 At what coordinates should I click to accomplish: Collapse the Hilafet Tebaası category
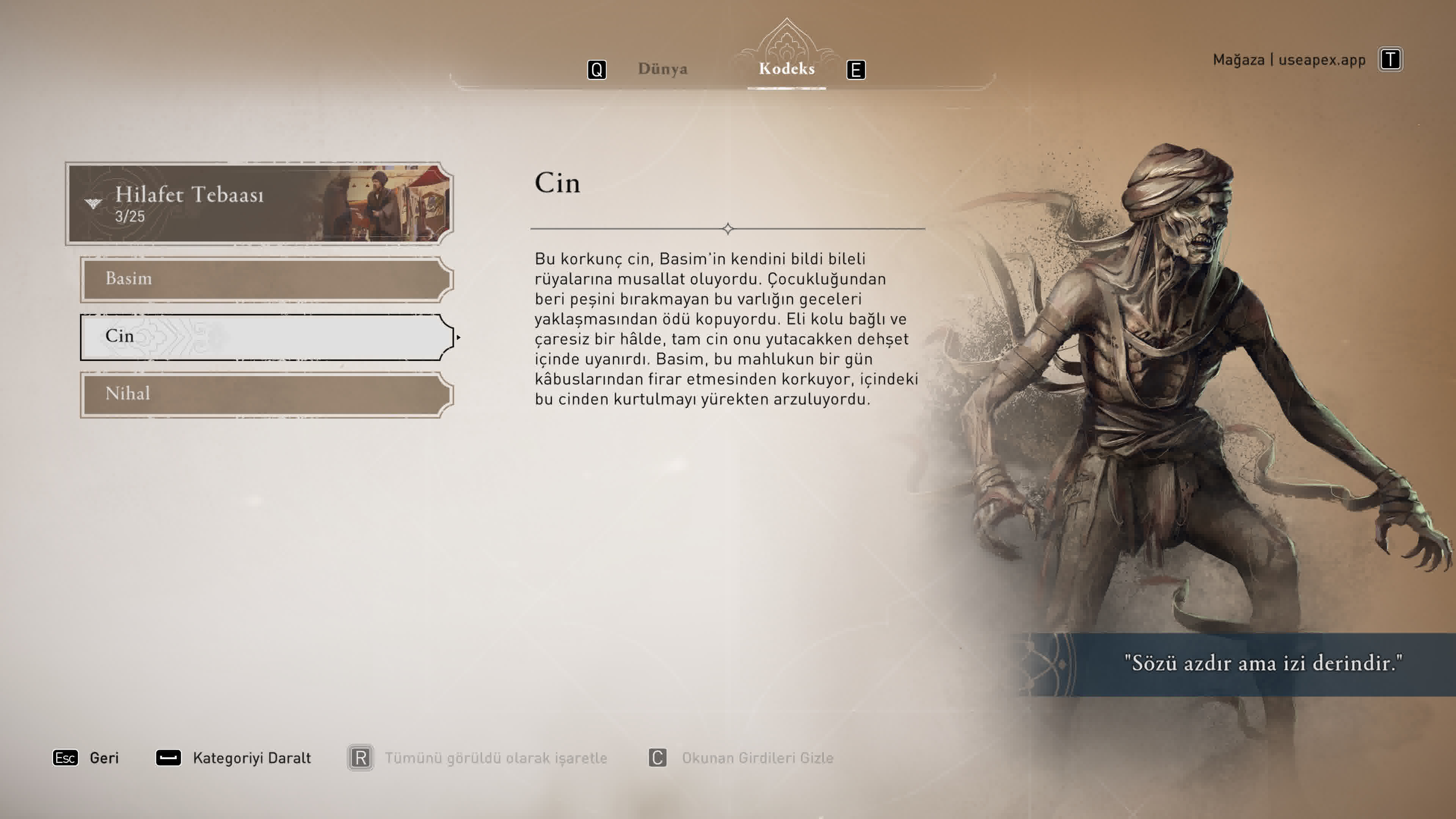coord(259,204)
